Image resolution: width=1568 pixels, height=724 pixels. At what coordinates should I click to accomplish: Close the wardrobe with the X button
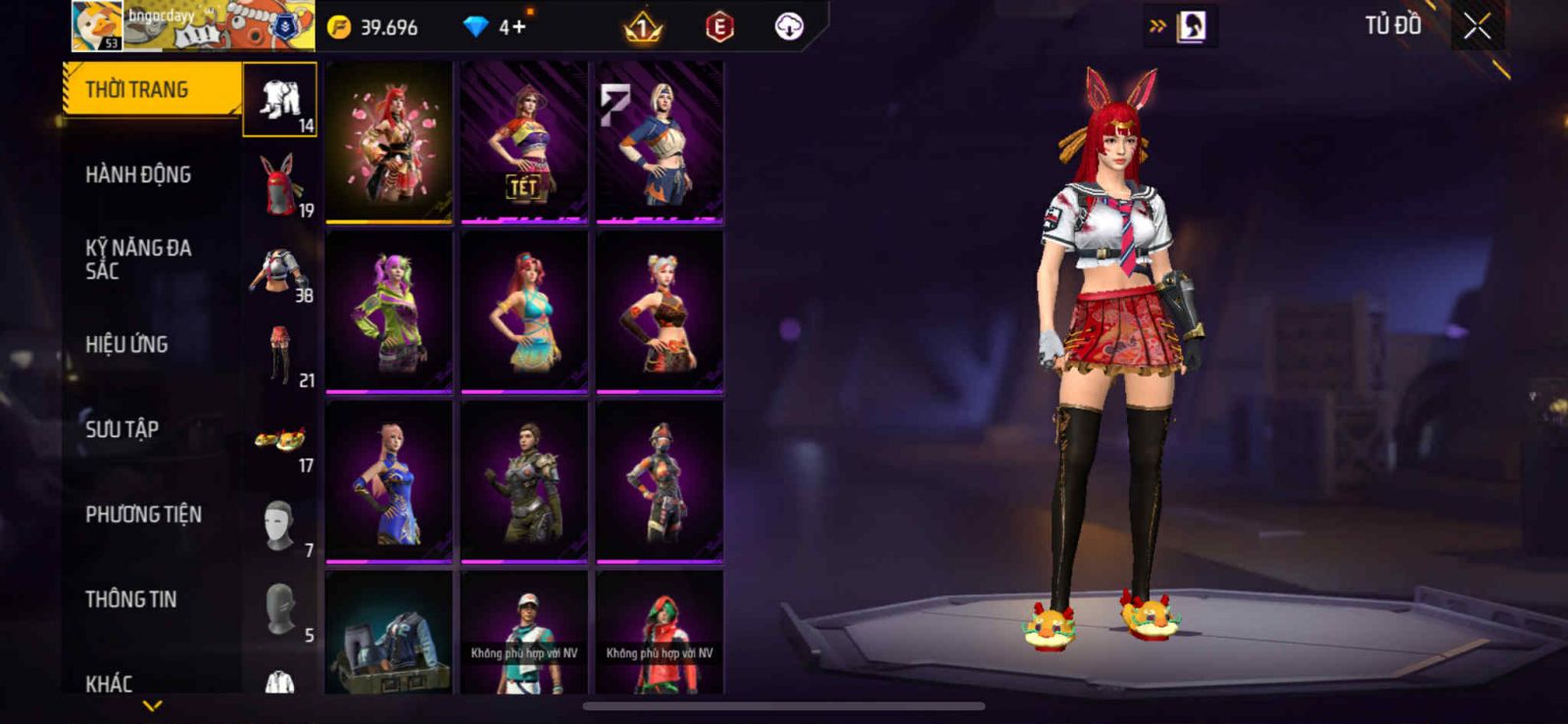(1477, 26)
